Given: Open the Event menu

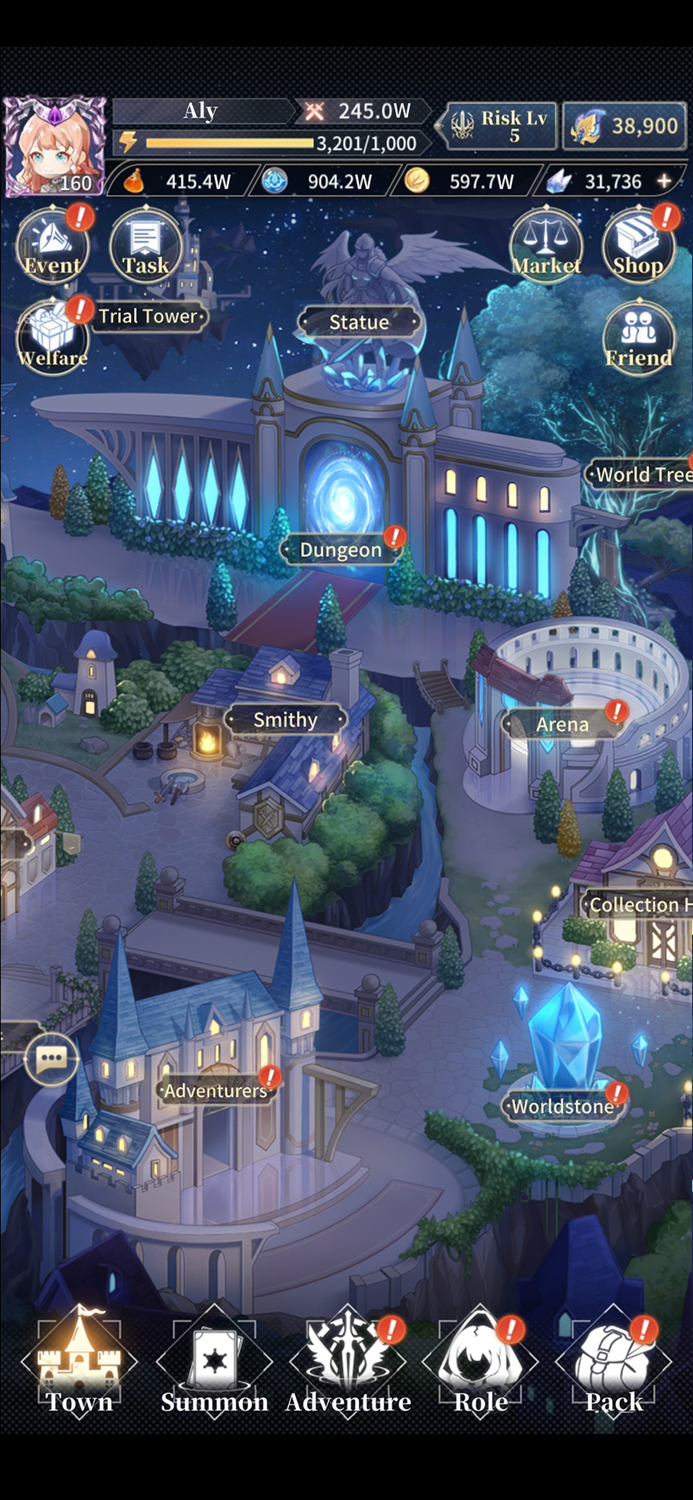Looking at the screenshot, I should 52,245.
